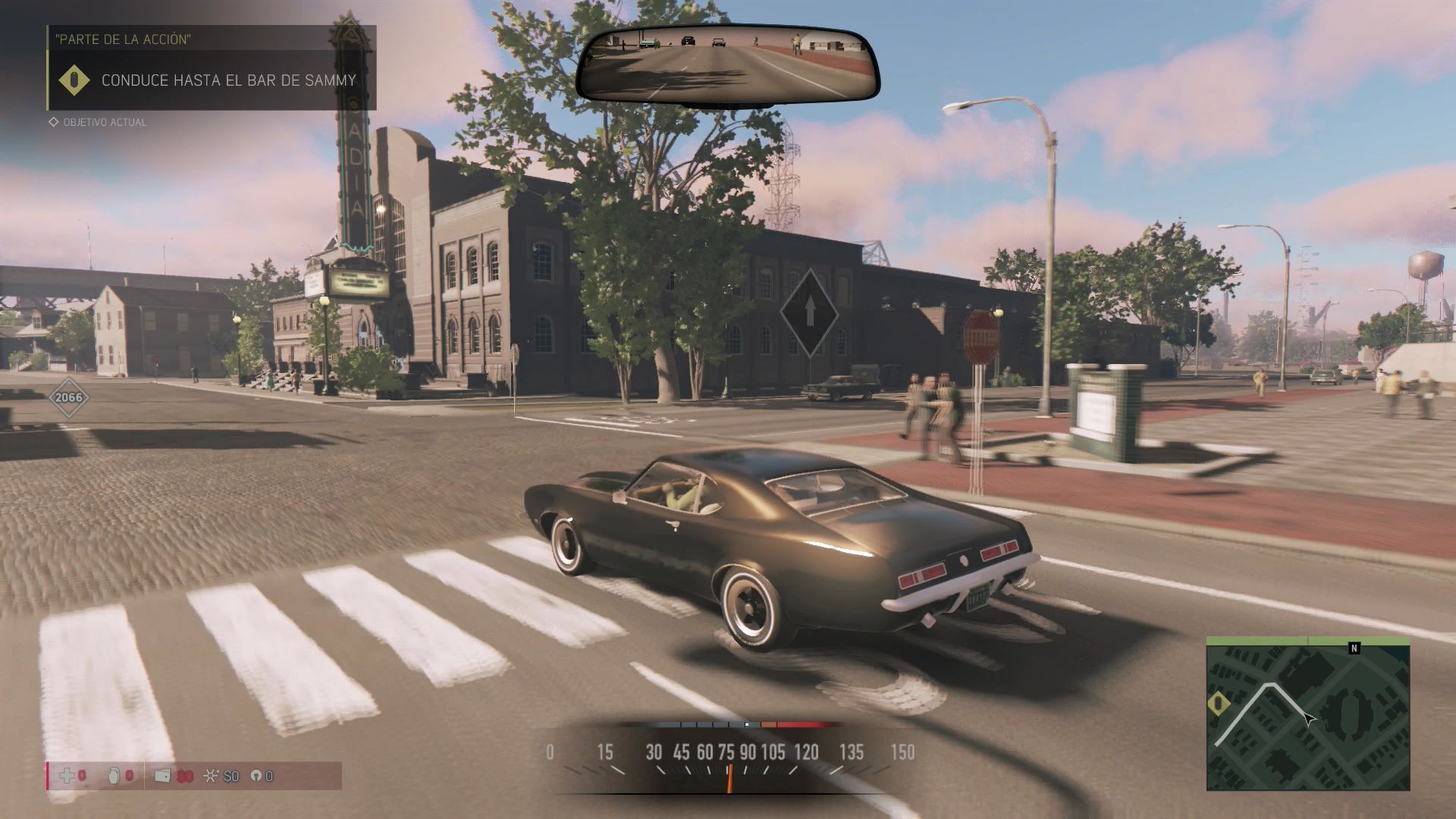Select the medkit icon in the status bar

click(x=67, y=776)
